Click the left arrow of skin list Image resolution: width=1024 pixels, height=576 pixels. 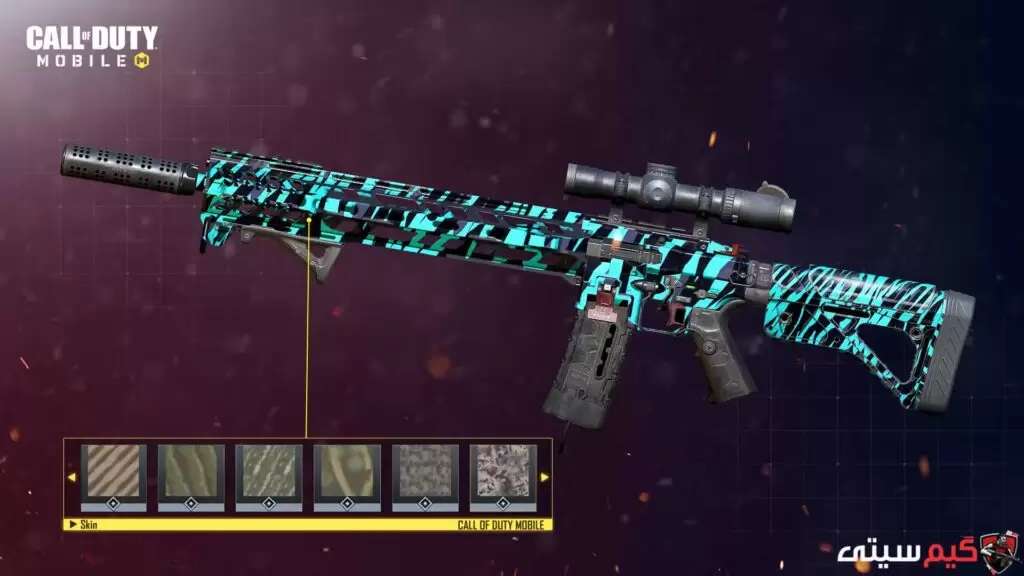click(71, 477)
